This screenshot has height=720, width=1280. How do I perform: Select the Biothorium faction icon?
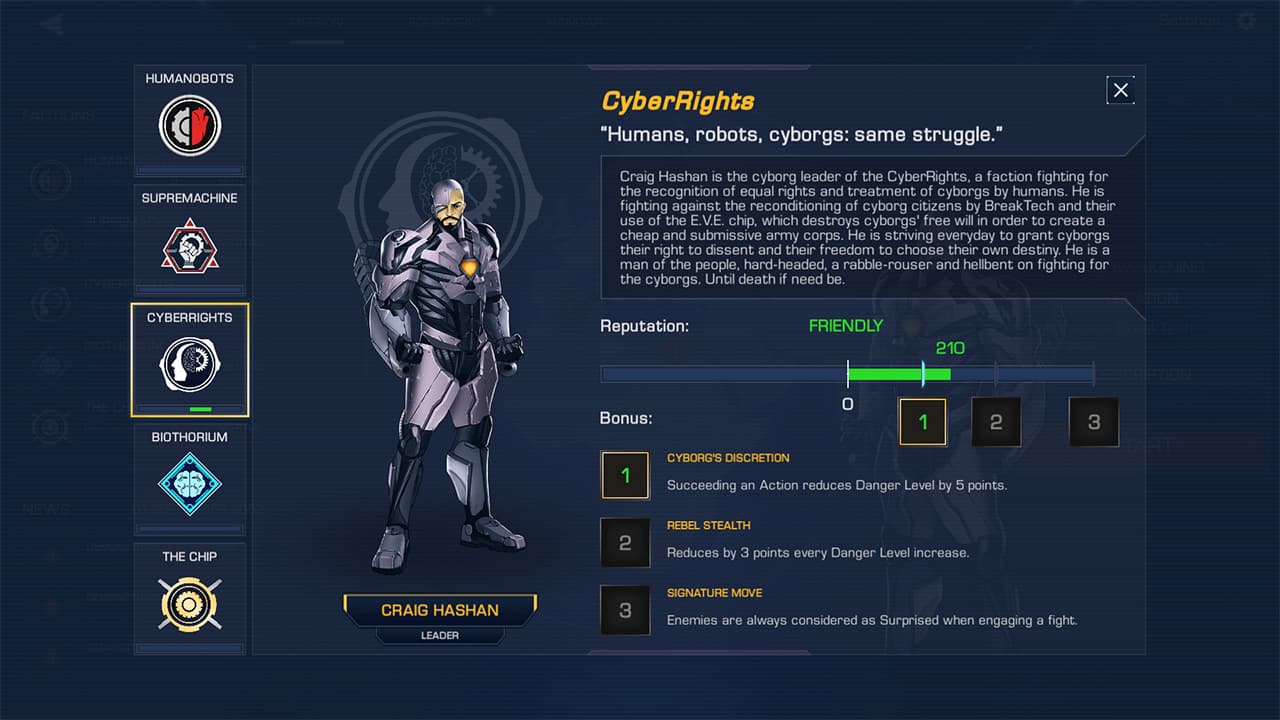pos(189,484)
